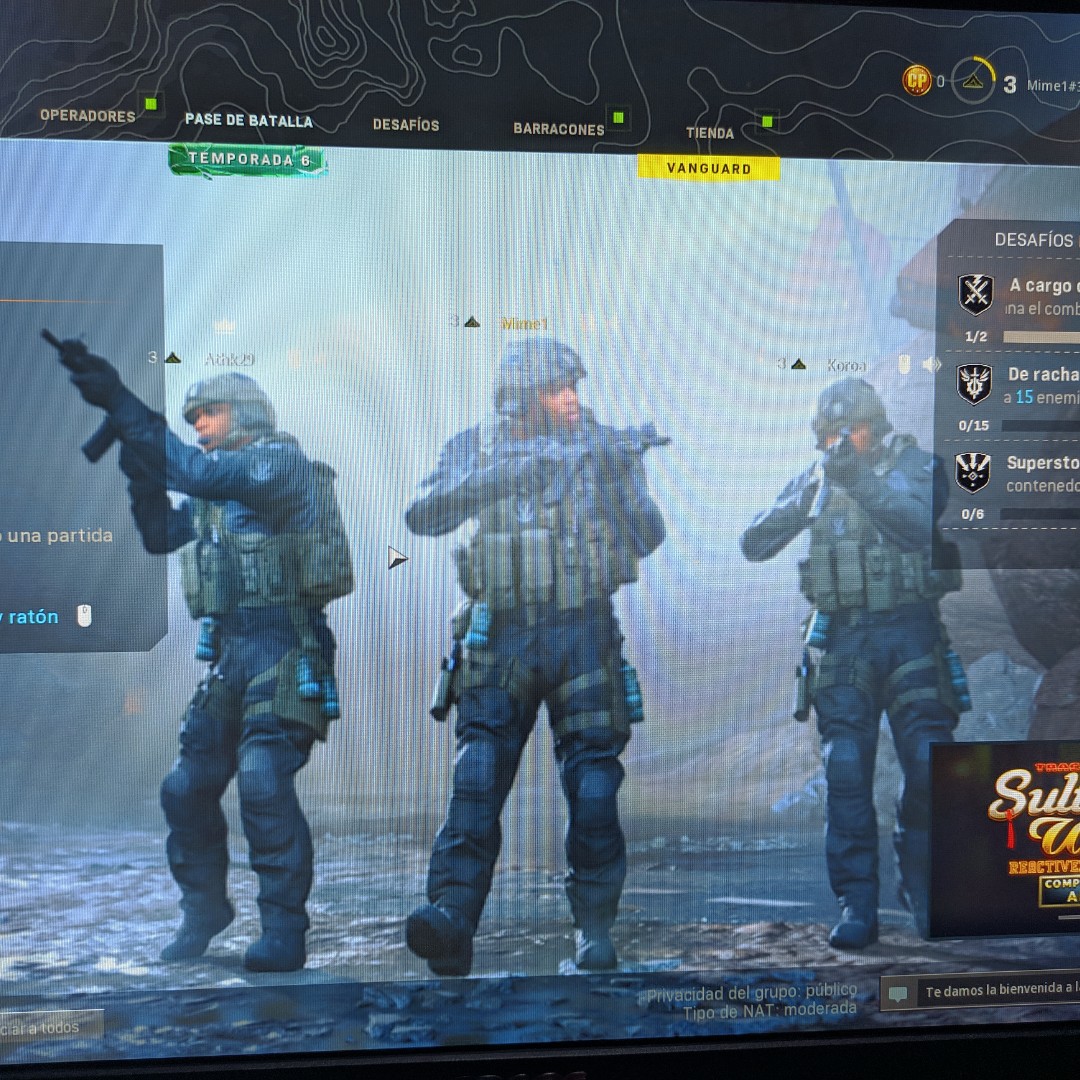Open the Mime1 profile name in header
1080x1080 pixels.
point(1048,86)
